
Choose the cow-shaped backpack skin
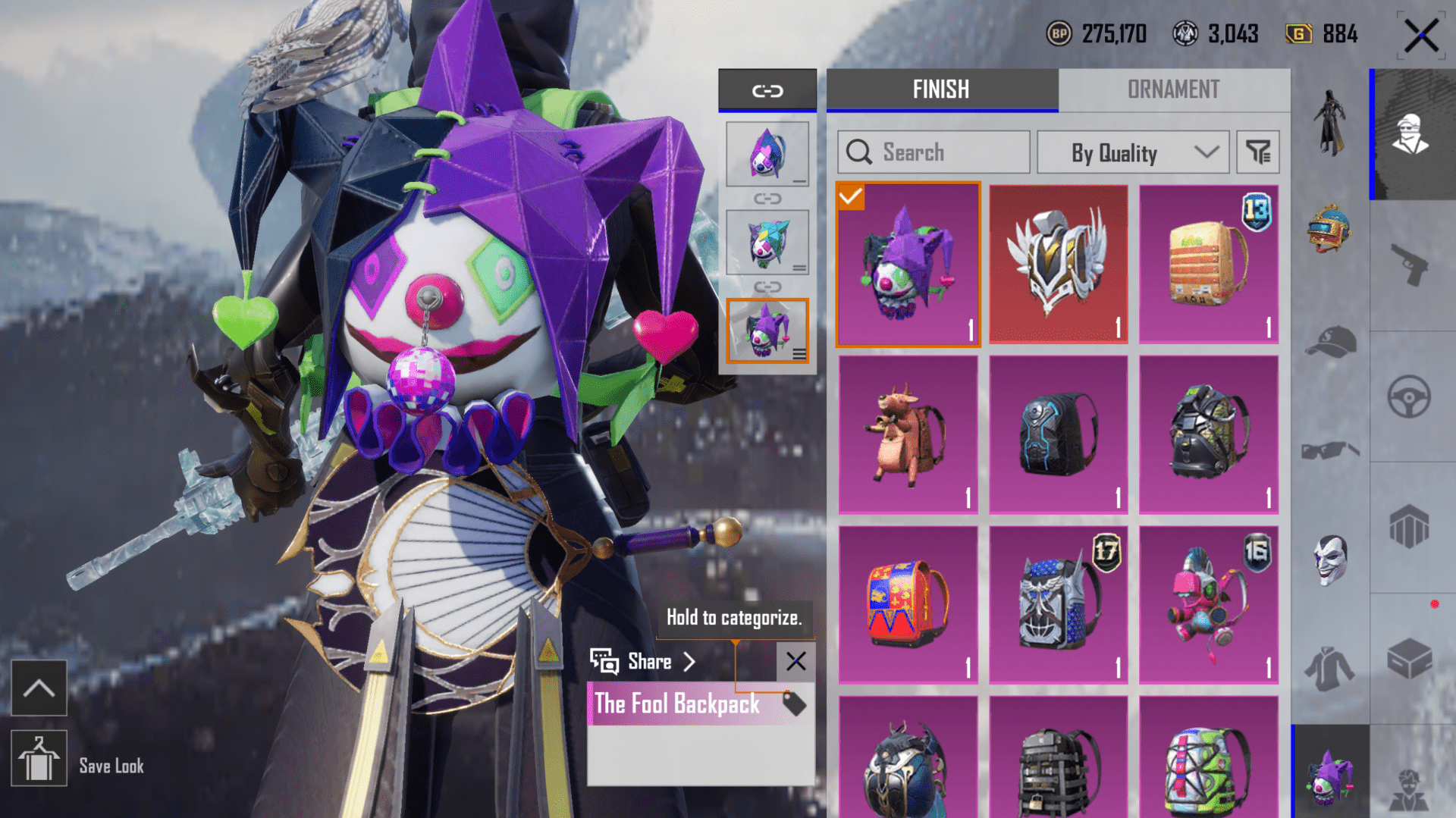coord(908,434)
